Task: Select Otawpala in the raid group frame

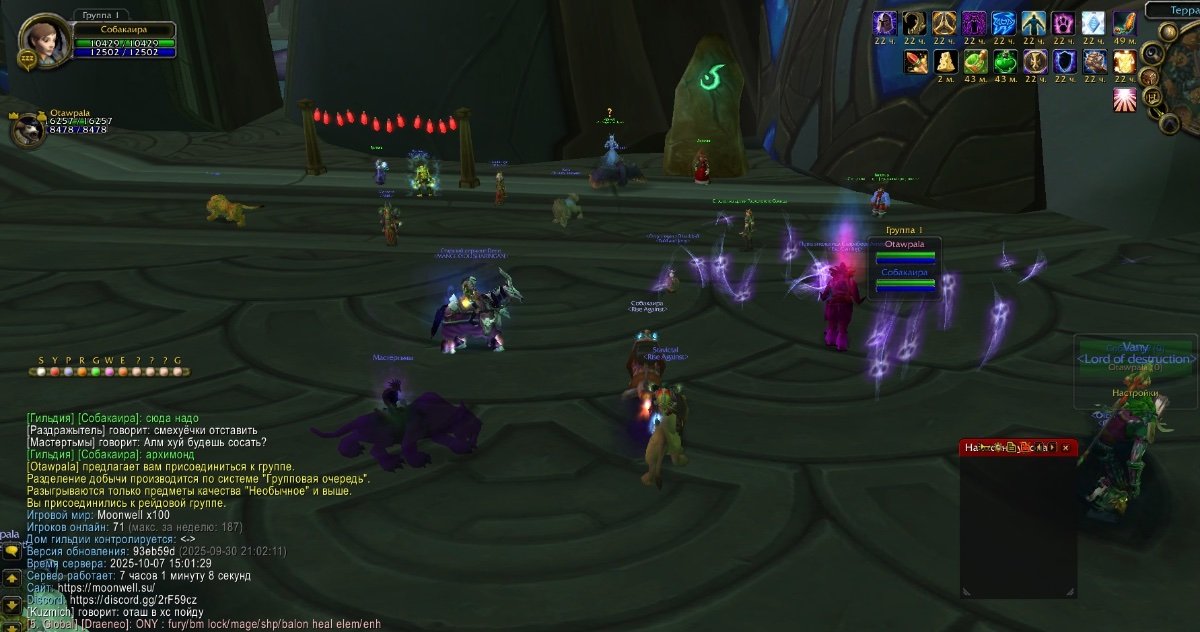Action: 905,251
